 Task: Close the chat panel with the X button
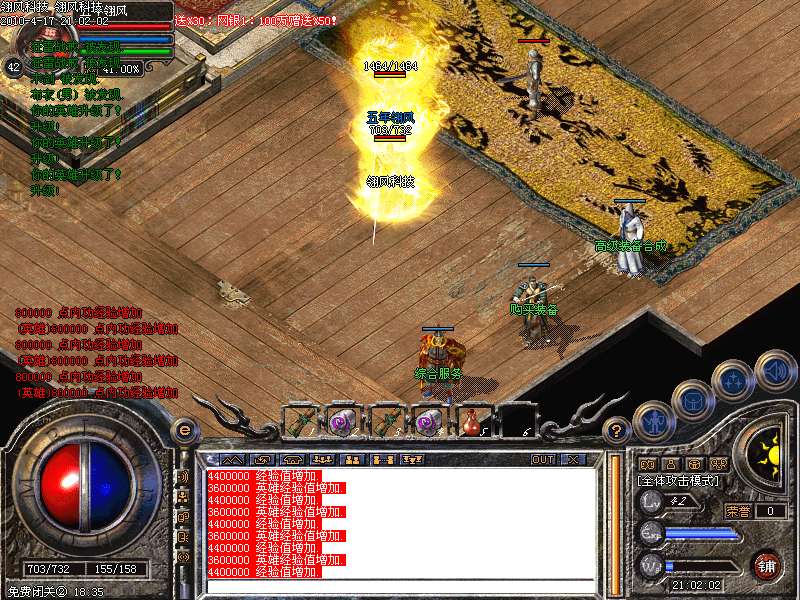point(573,460)
